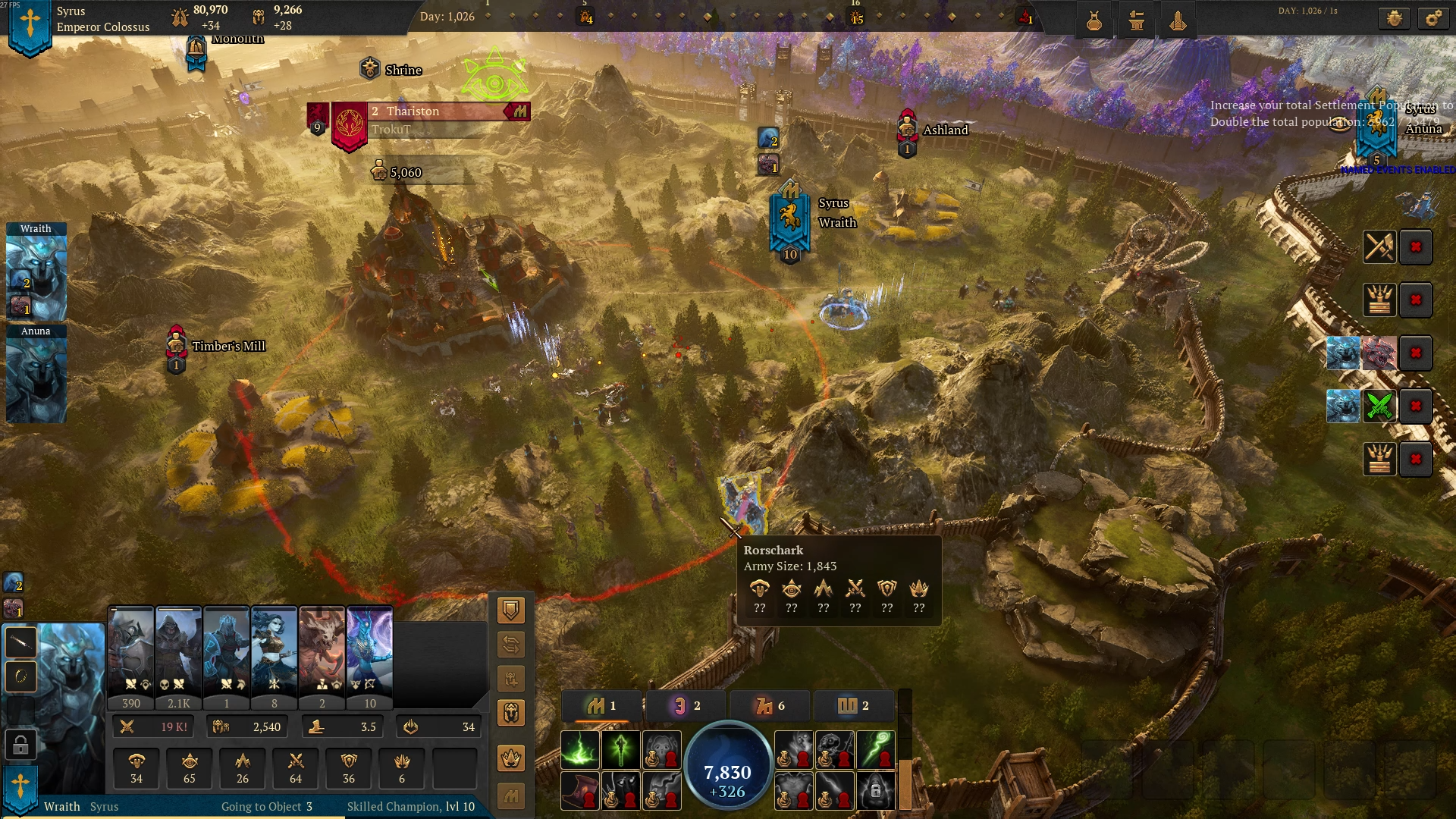Open the gear settings menu
Viewport: 1456px width, 819px height.
(x=1432, y=18)
